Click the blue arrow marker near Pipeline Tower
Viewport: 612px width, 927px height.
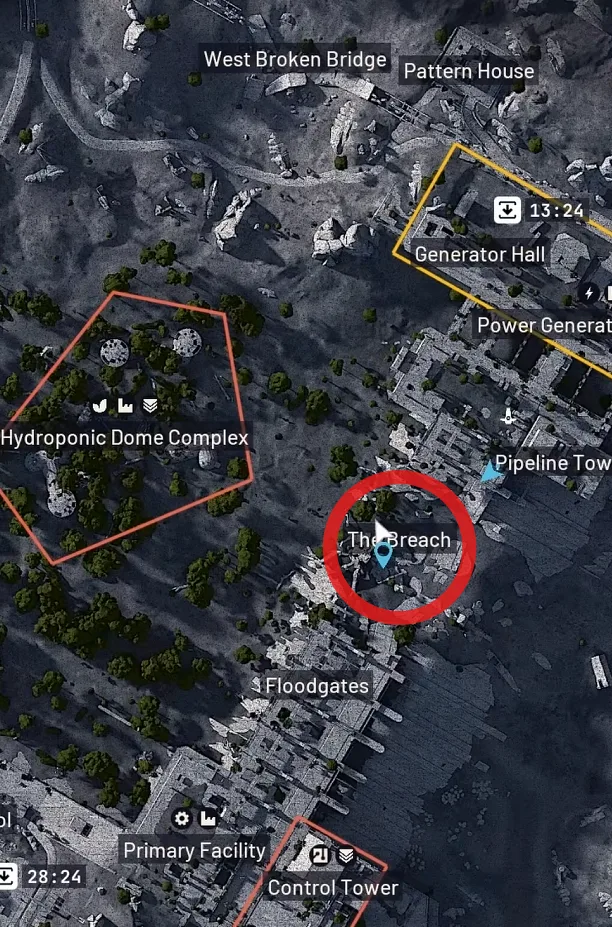(490, 471)
